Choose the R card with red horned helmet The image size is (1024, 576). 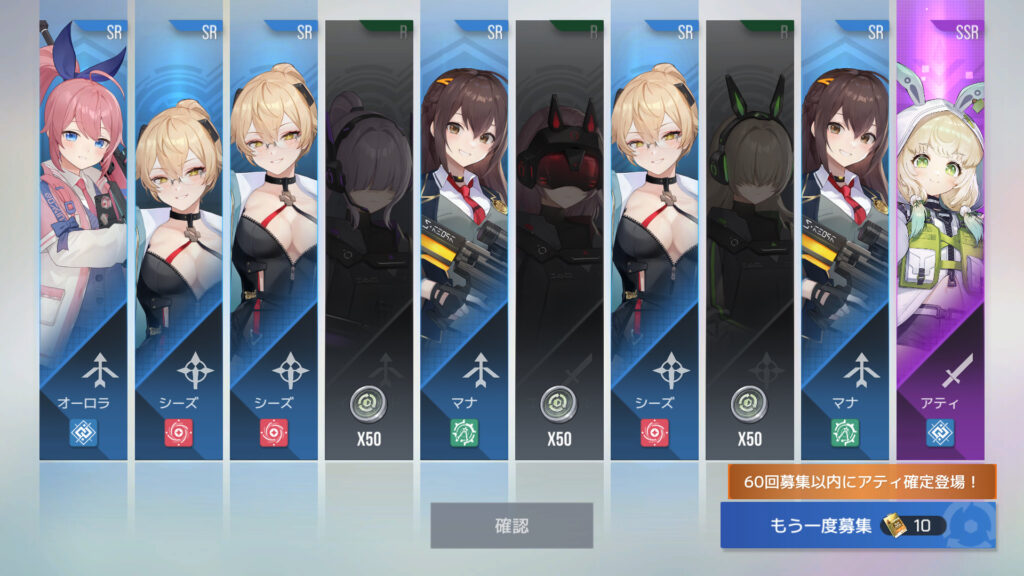[x=559, y=240]
